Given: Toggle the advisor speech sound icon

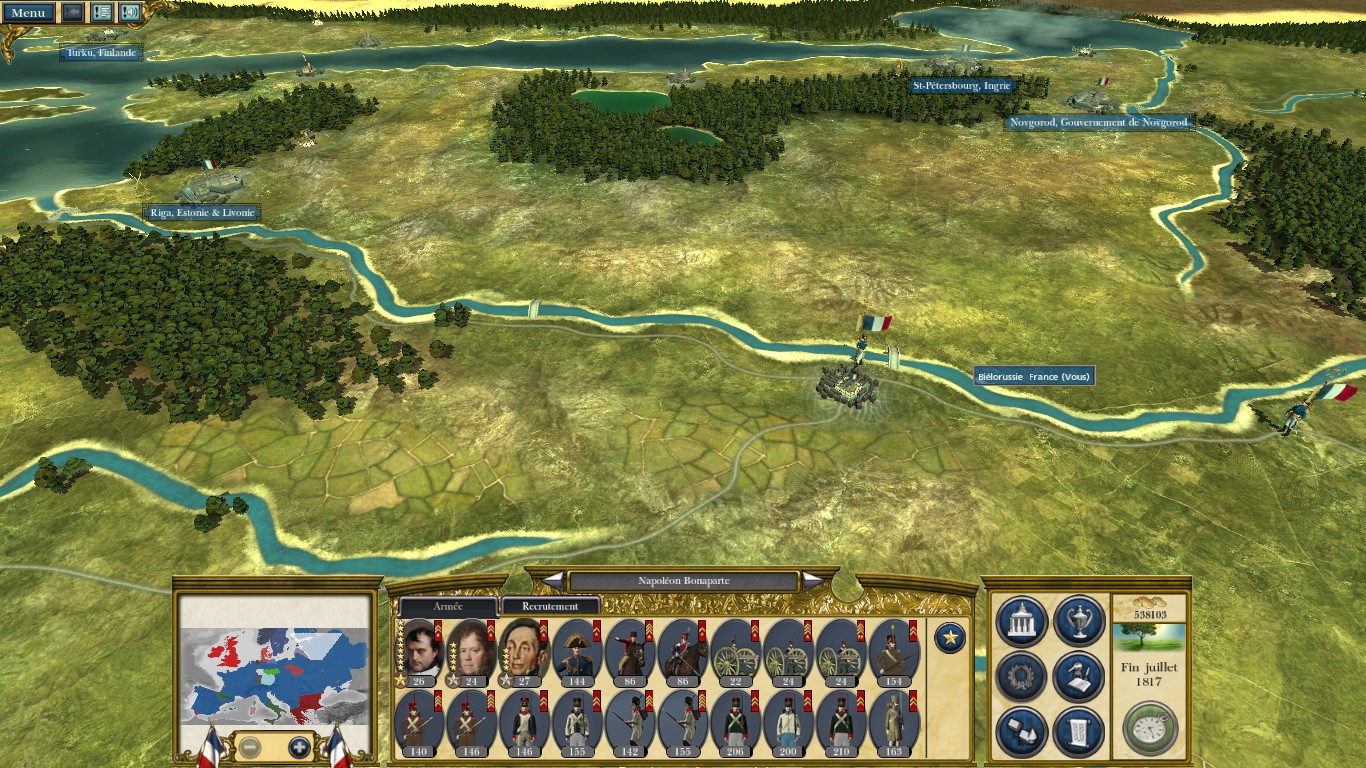Looking at the screenshot, I should pos(130,13).
